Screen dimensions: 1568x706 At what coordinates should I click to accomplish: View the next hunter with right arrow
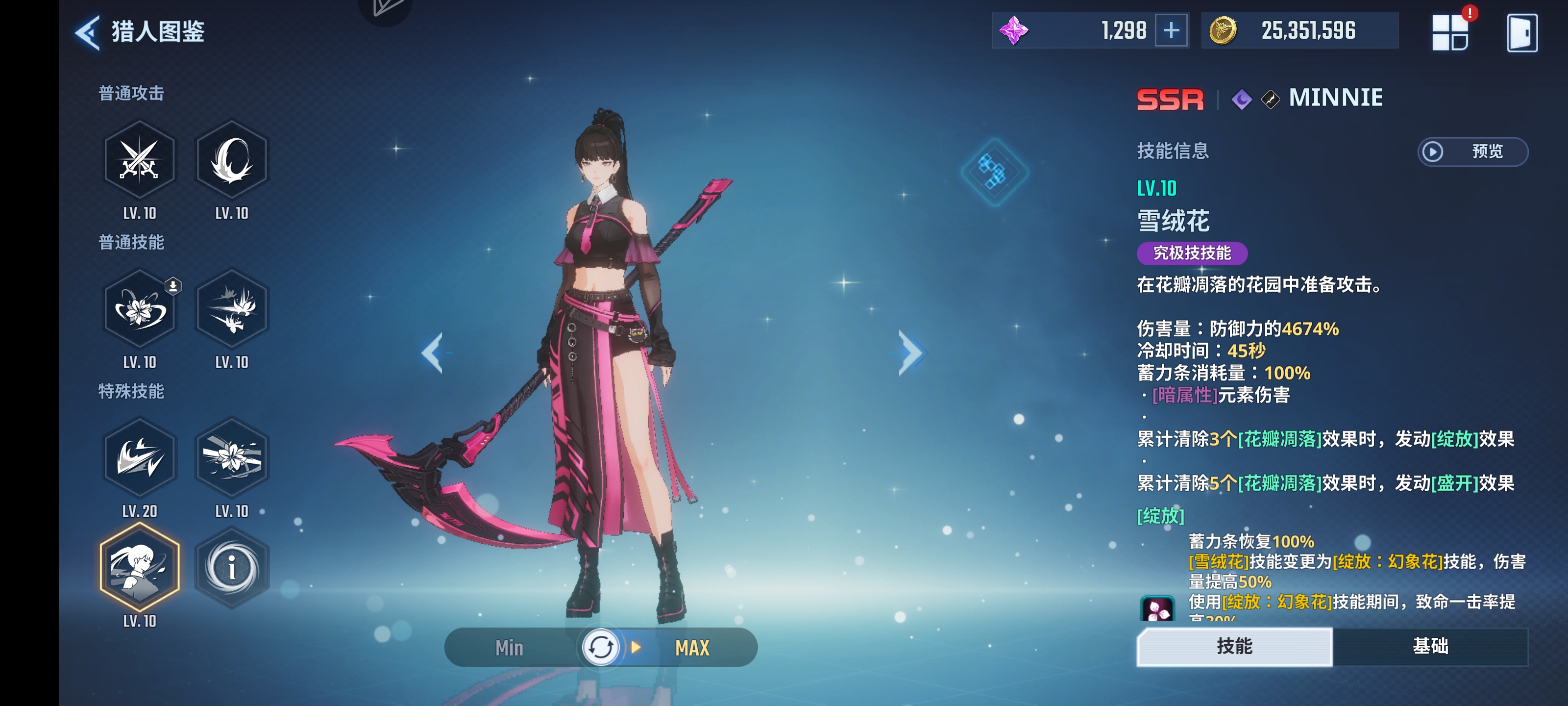click(910, 353)
